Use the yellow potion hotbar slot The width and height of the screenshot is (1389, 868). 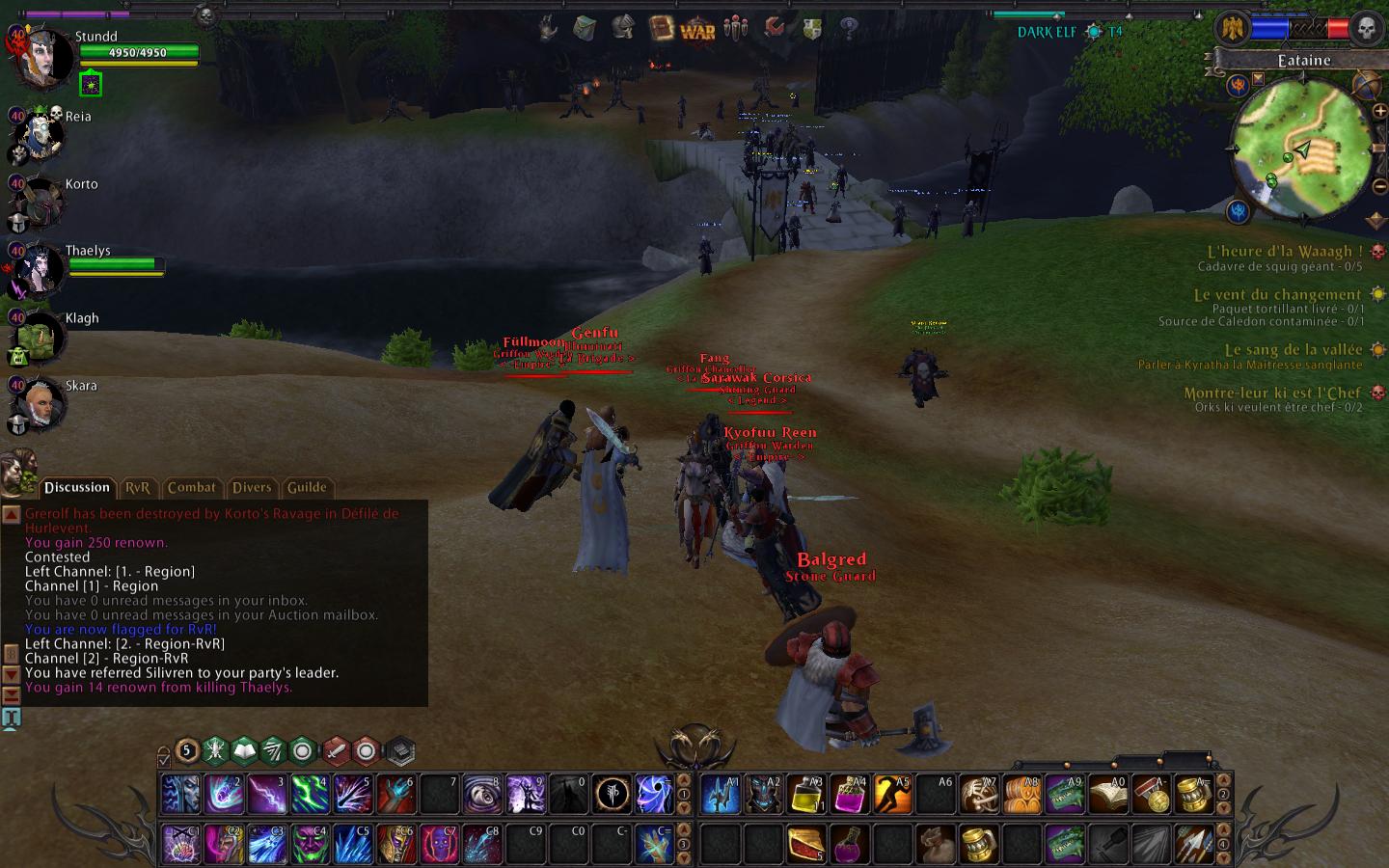pos(806,795)
